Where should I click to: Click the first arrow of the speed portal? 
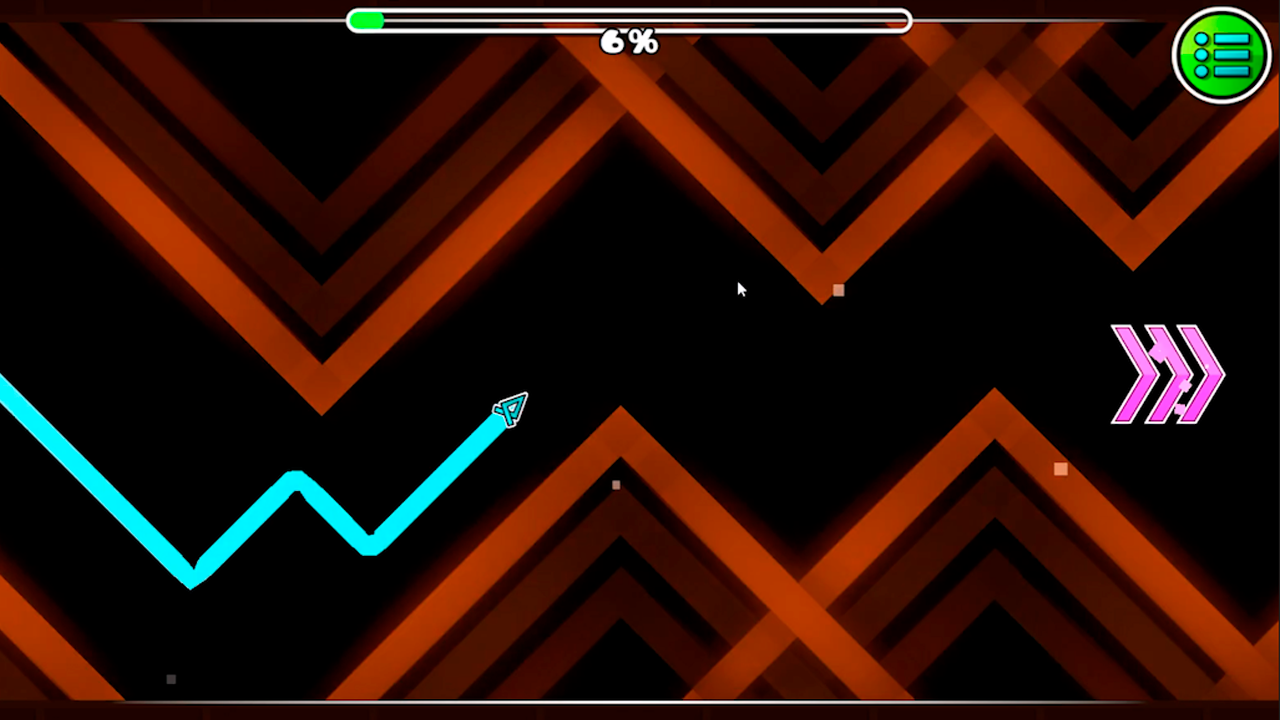click(1135, 375)
